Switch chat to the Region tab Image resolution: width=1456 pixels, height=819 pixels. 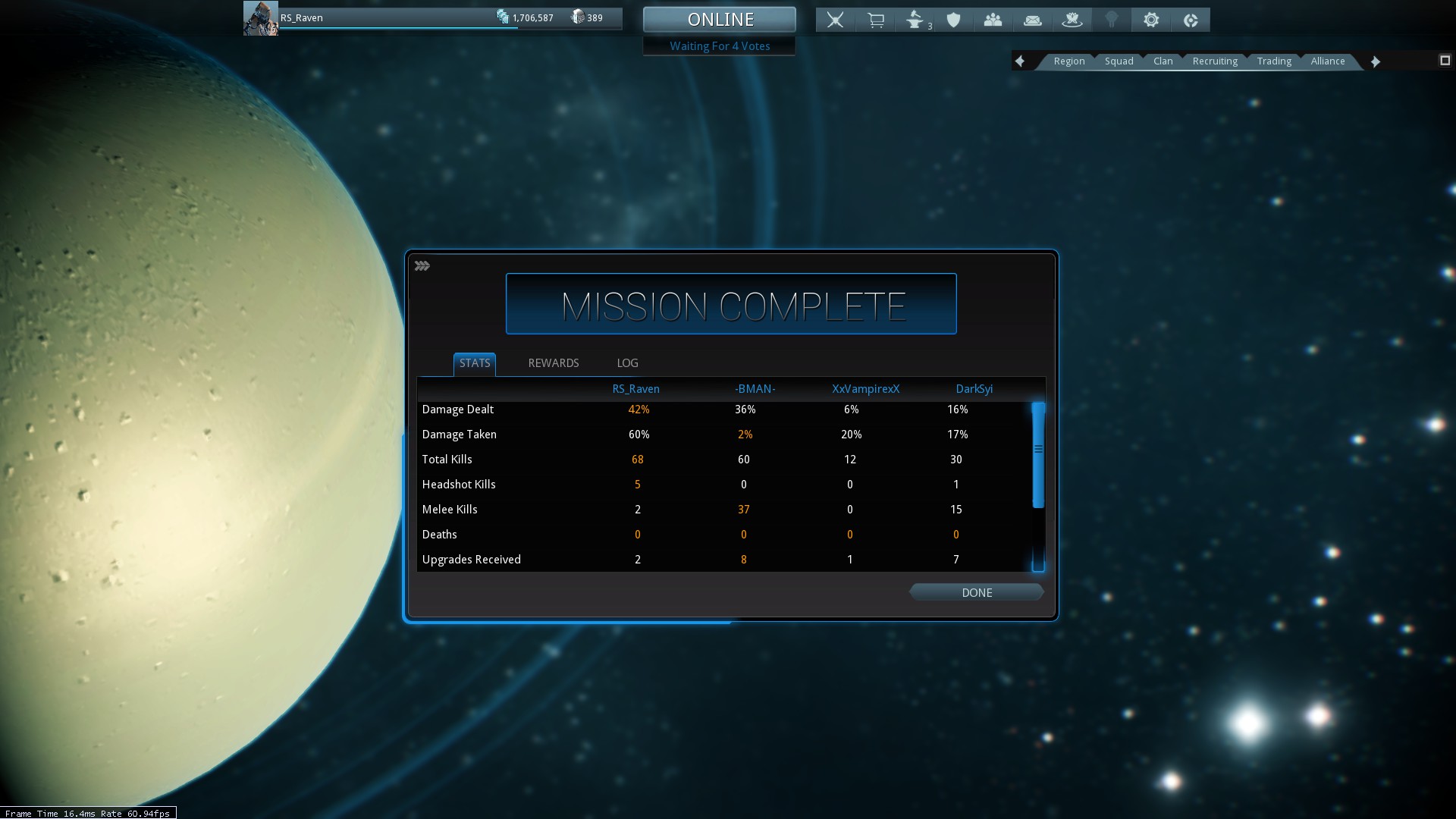(x=1068, y=61)
